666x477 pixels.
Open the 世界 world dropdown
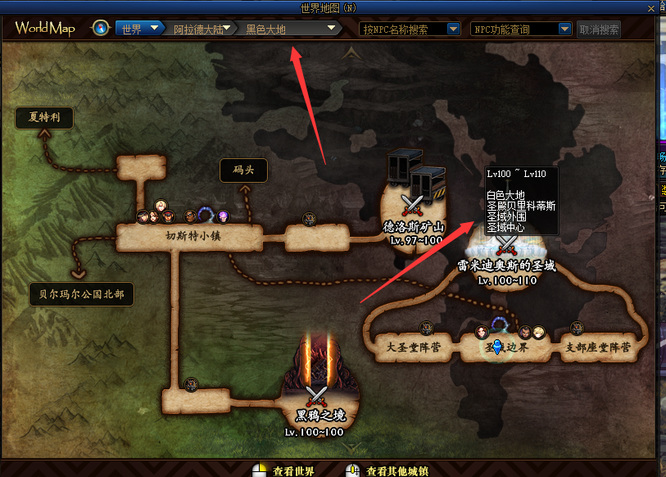(x=140, y=29)
